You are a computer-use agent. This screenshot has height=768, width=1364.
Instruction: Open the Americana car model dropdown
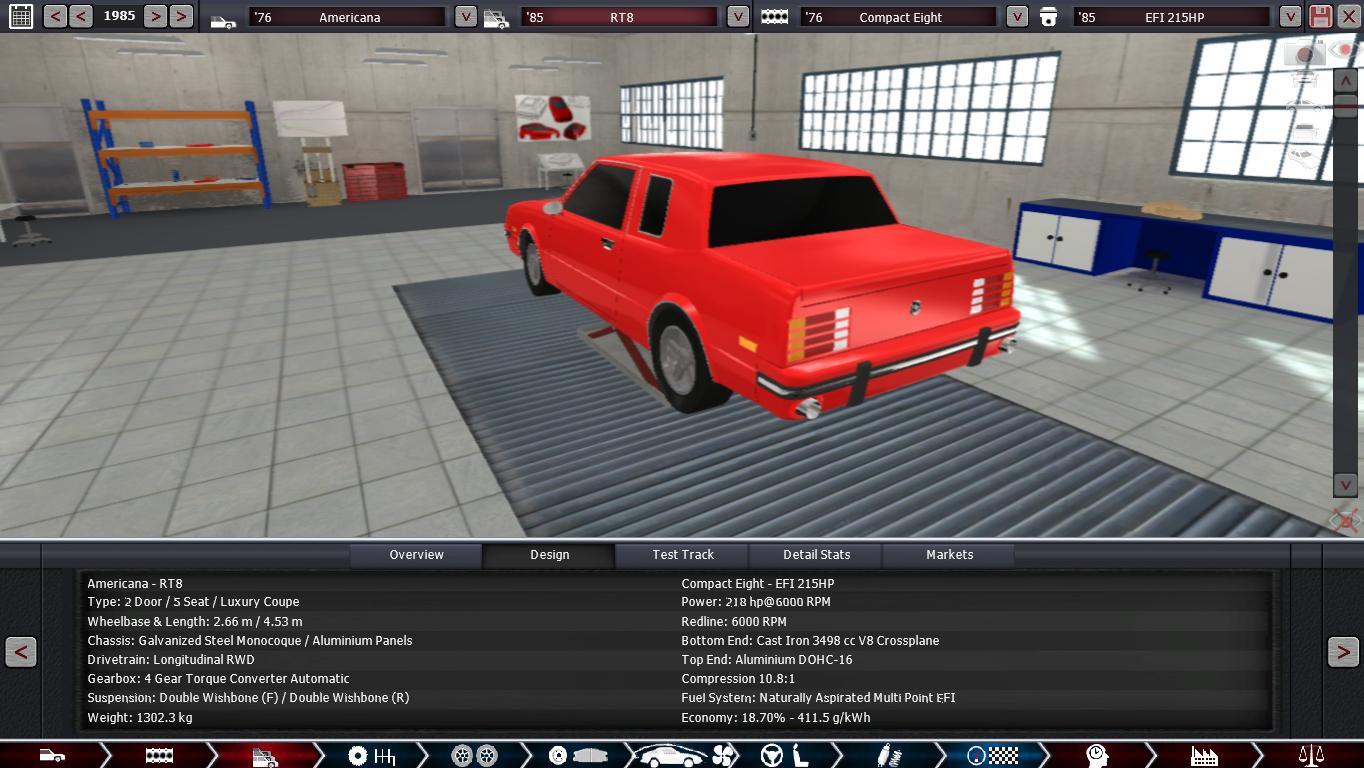[x=465, y=16]
